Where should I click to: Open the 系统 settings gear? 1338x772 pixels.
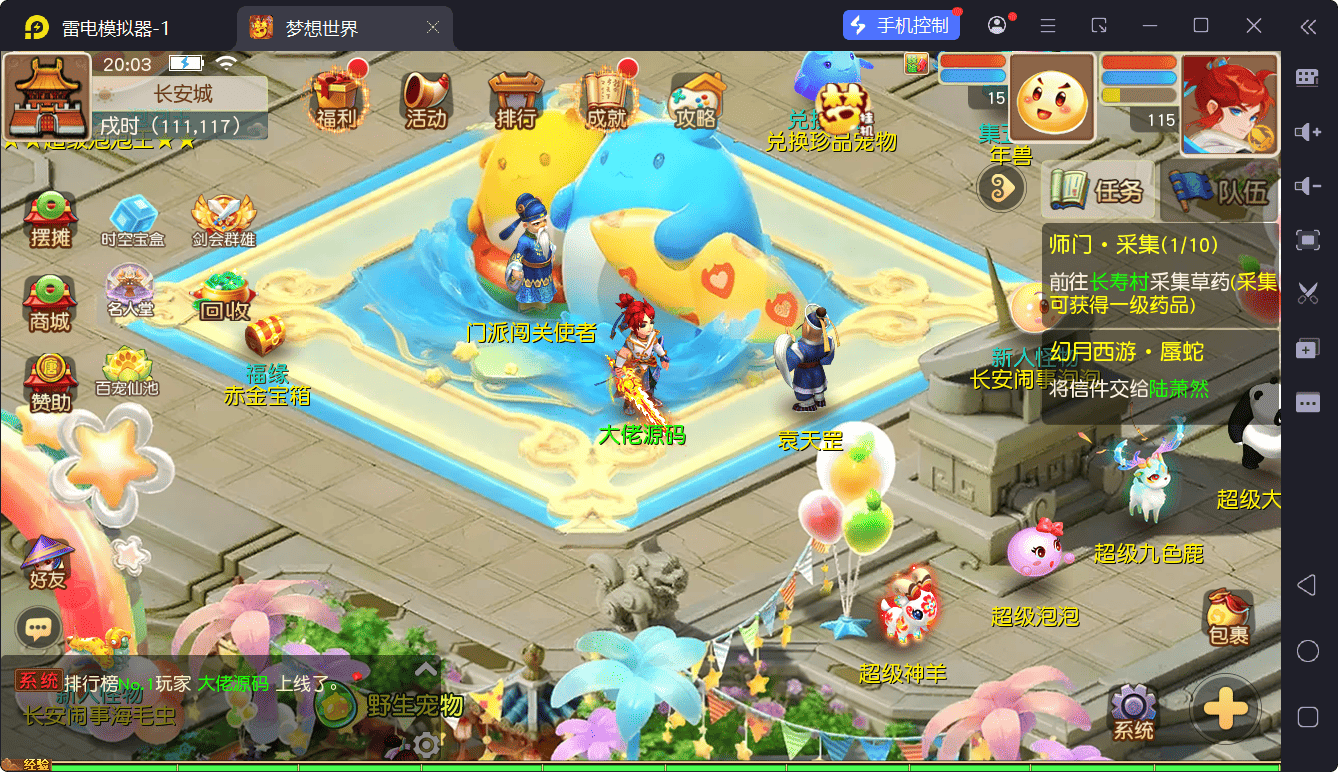(1134, 712)
